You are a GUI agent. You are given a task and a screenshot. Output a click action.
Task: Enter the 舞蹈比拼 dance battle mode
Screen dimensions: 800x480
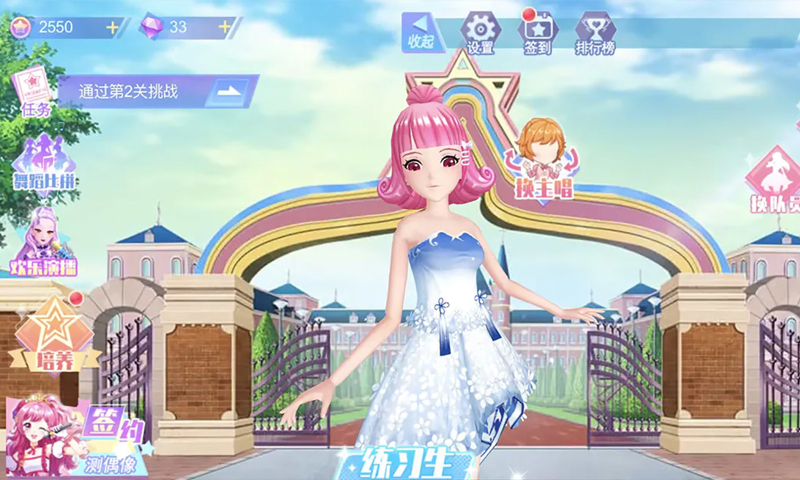pyautogui.click(x=43, y=162)
